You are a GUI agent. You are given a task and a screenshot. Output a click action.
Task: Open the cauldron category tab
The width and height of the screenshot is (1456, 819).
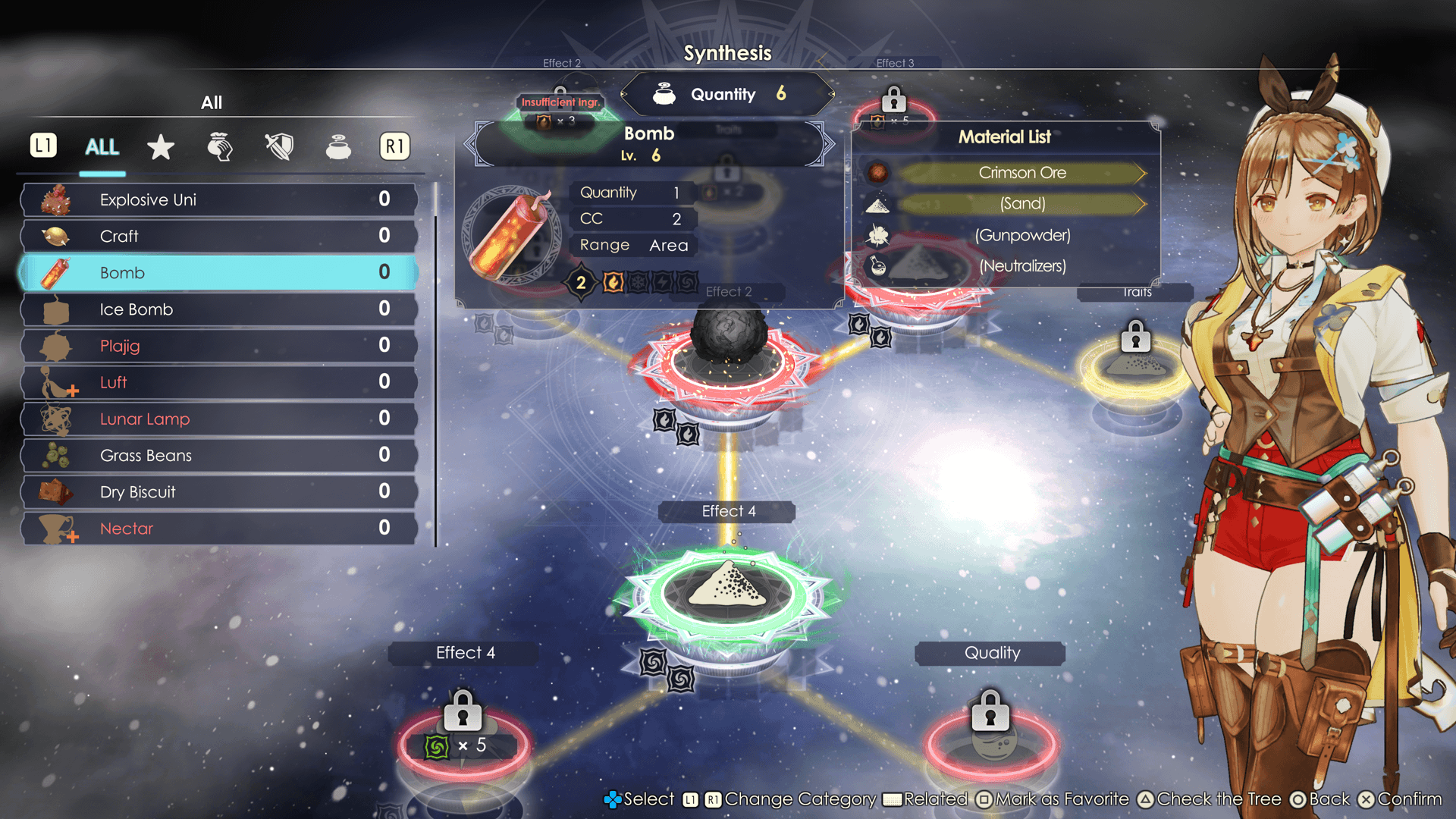(338, 146)
